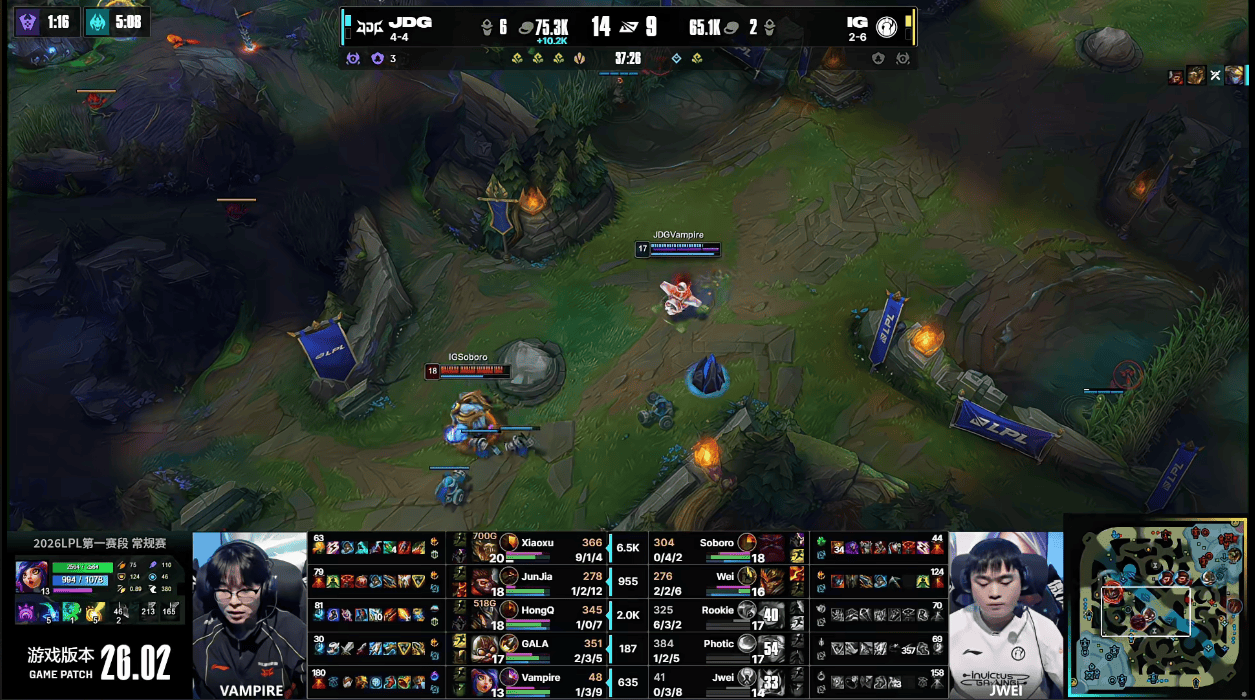Click the JDG team logo in the top bar
The width and height of the screenshot is (1255, 700).
click(x=369, y=24)
